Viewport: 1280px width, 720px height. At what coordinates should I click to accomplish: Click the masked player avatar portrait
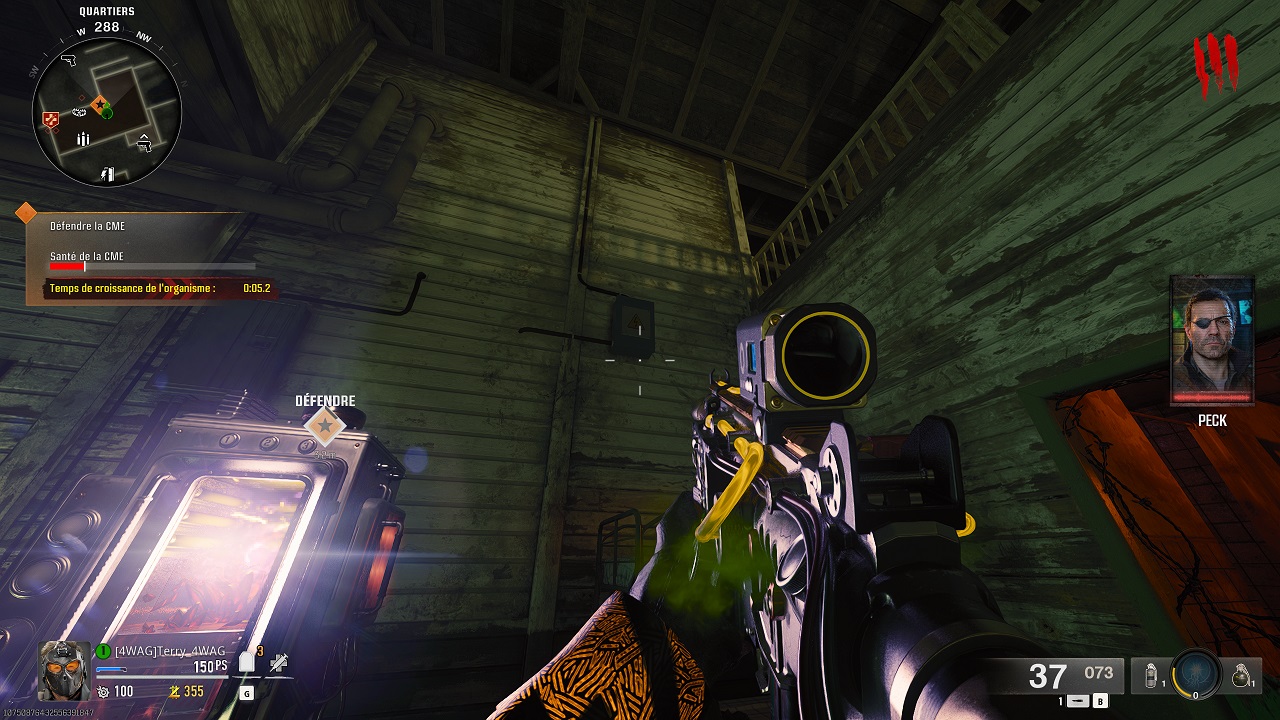coord(64,668)
